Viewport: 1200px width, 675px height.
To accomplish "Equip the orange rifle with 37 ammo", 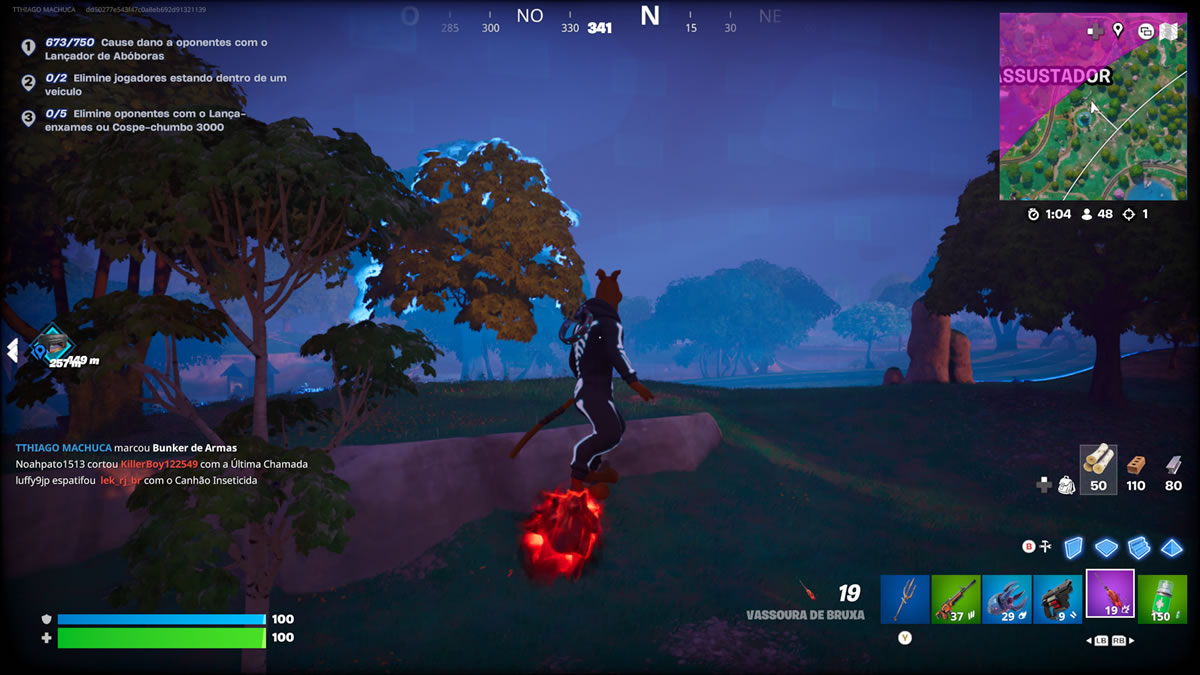I will point(956,599).
